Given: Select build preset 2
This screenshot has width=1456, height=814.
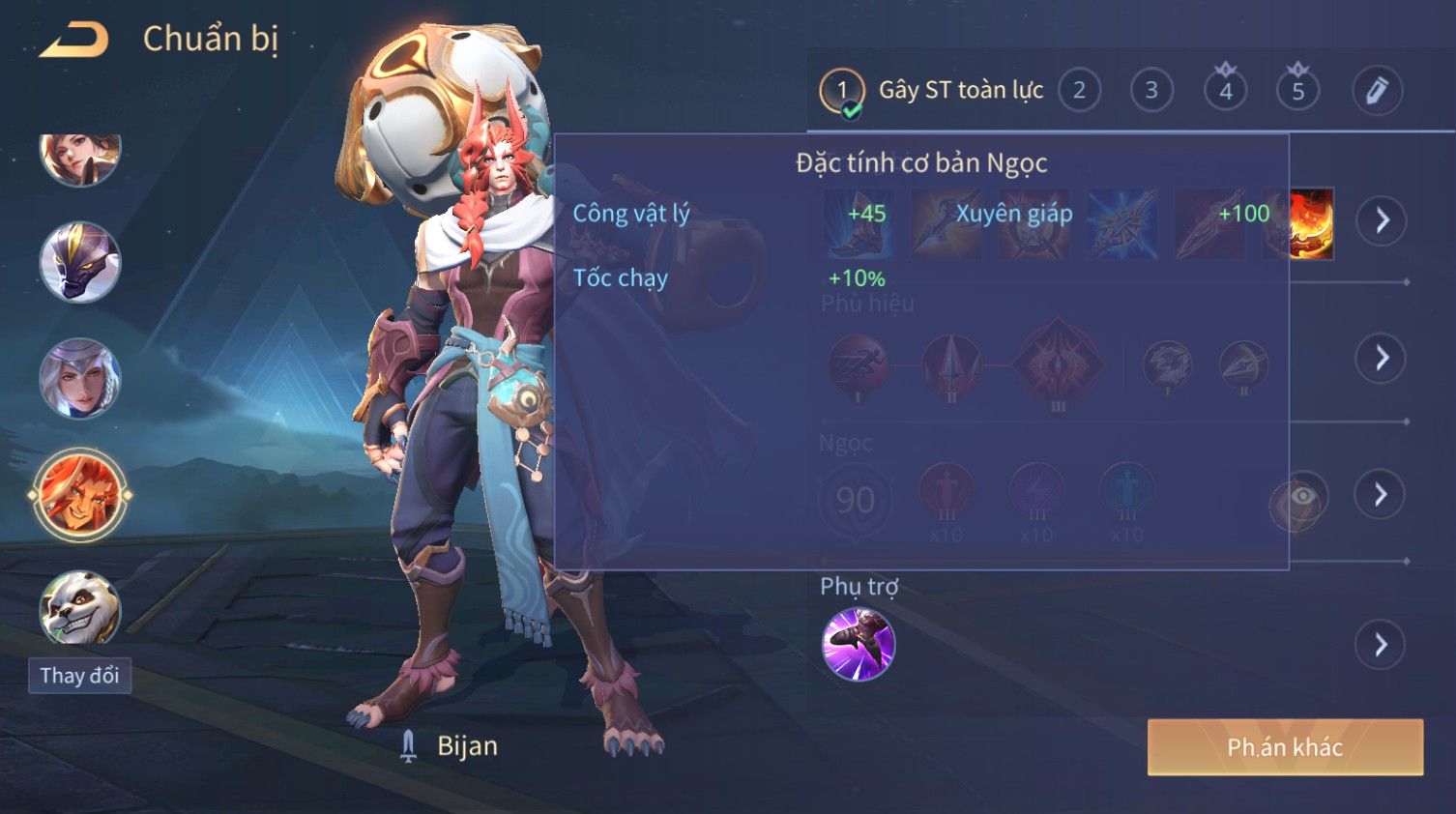Looking at the screenshot, I should (1079, 91).
